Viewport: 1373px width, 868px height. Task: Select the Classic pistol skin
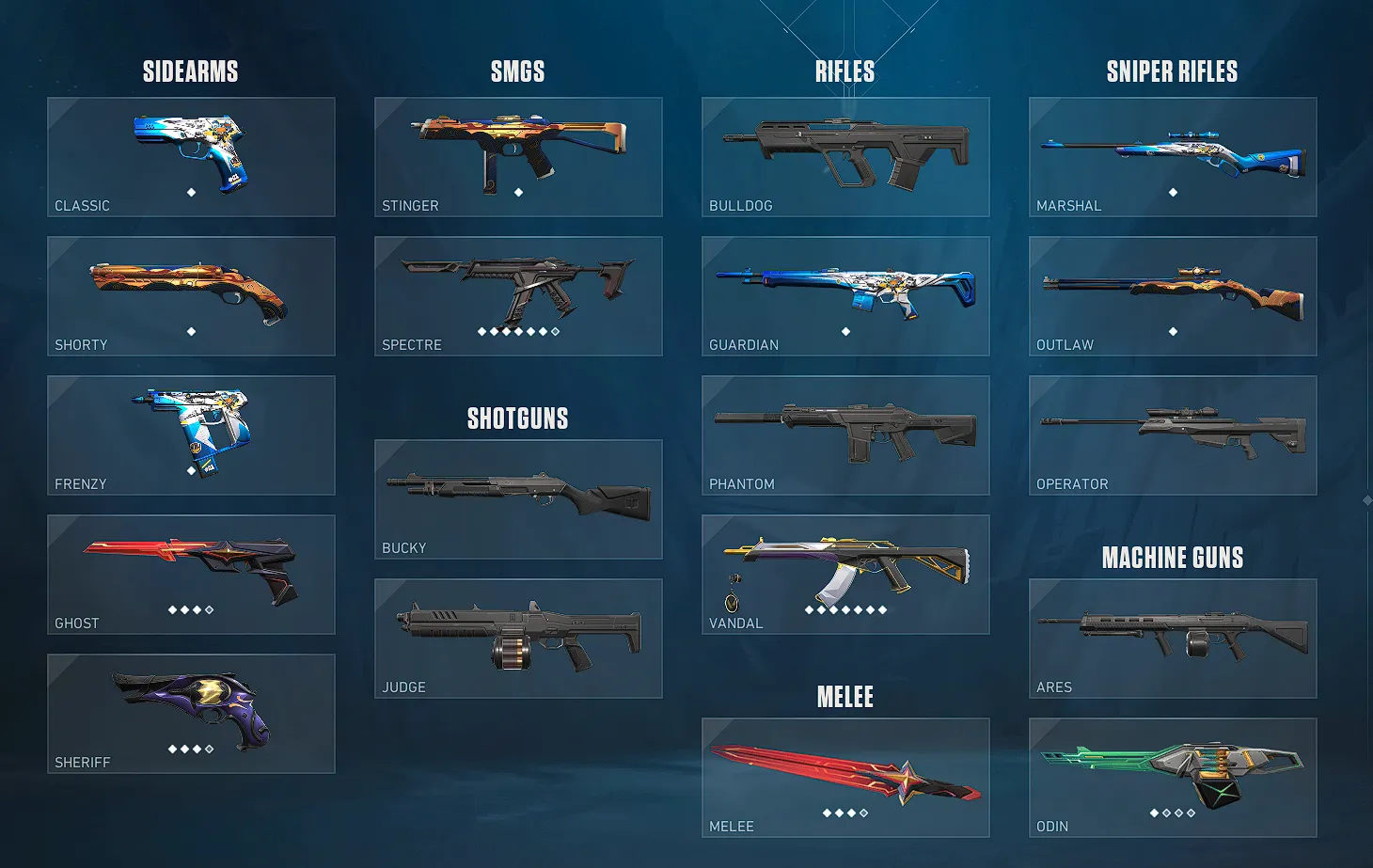191,157
